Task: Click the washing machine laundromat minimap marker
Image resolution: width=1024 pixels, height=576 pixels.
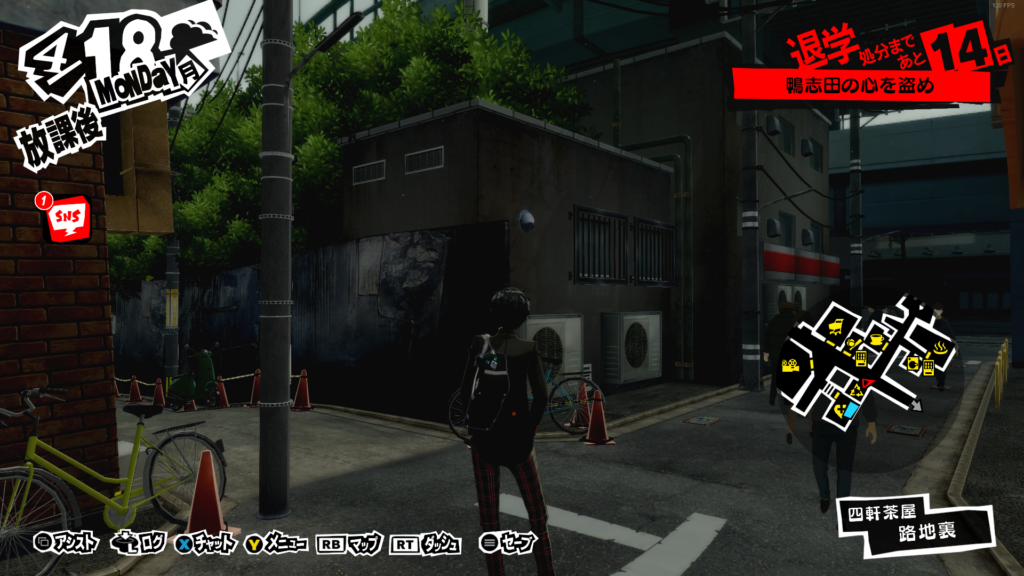Action: click(x=912, y=363)
